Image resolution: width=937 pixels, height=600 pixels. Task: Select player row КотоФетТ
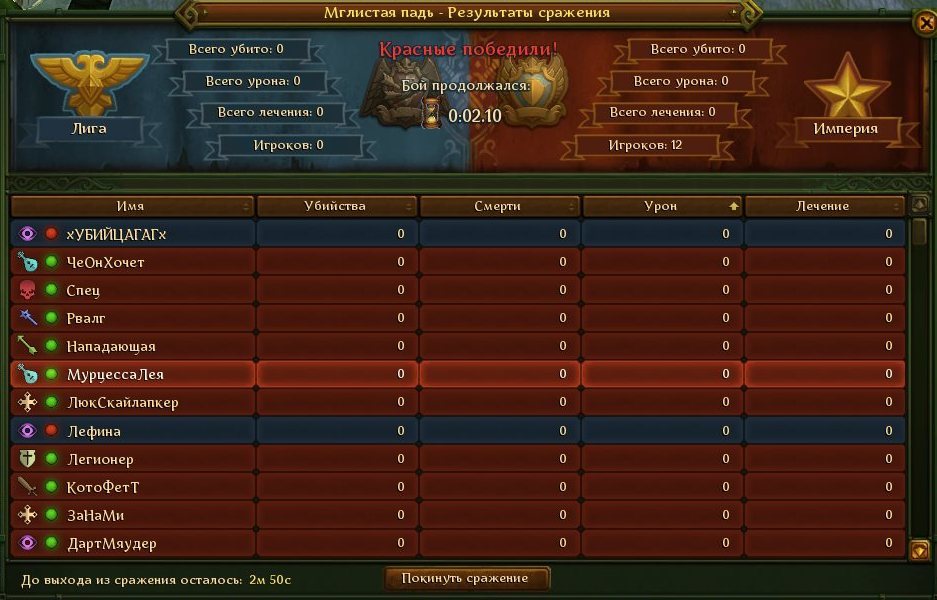click(x=103, y=487)
